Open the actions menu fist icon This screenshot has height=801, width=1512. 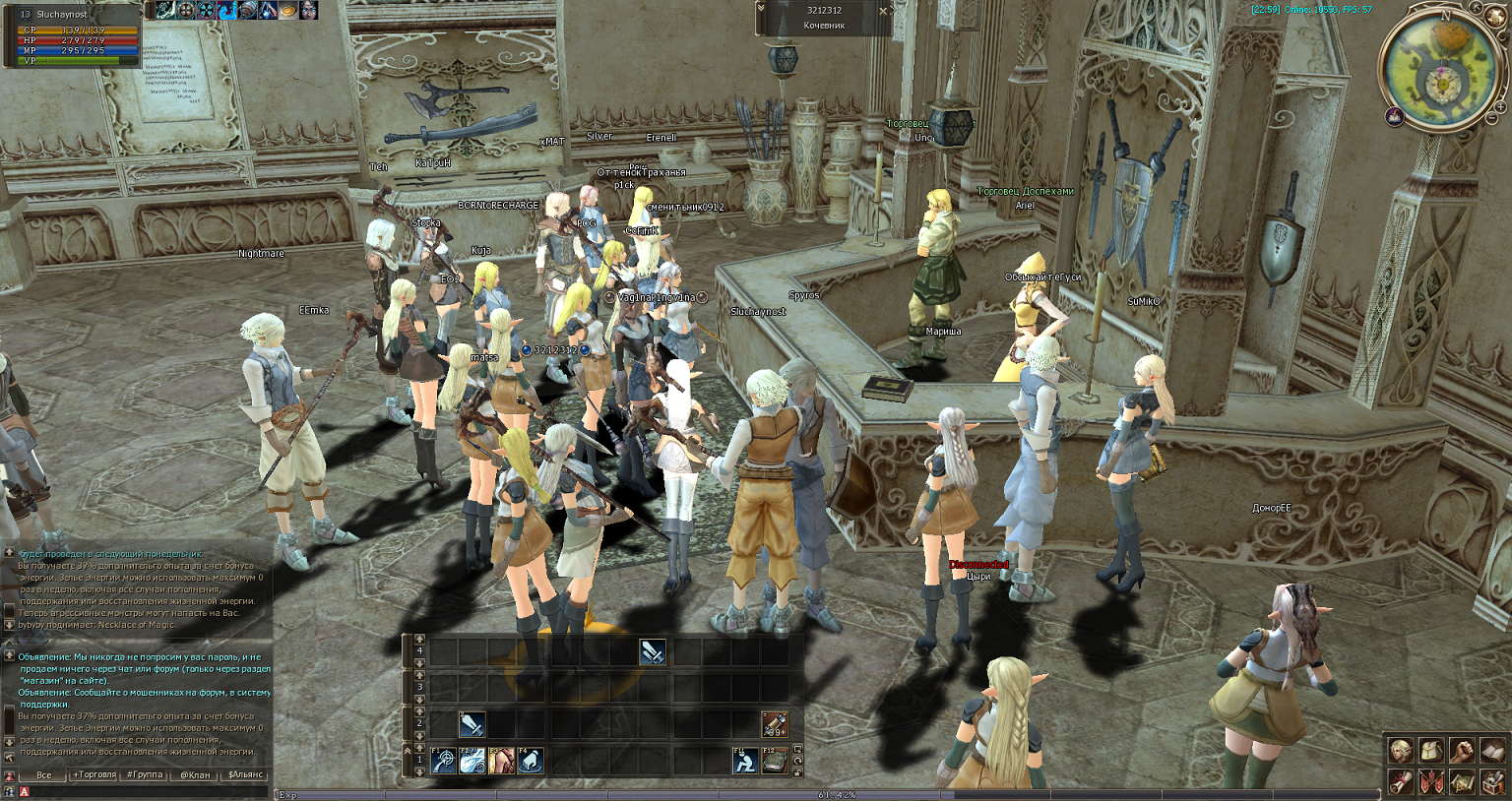(x=1462, y=752)
